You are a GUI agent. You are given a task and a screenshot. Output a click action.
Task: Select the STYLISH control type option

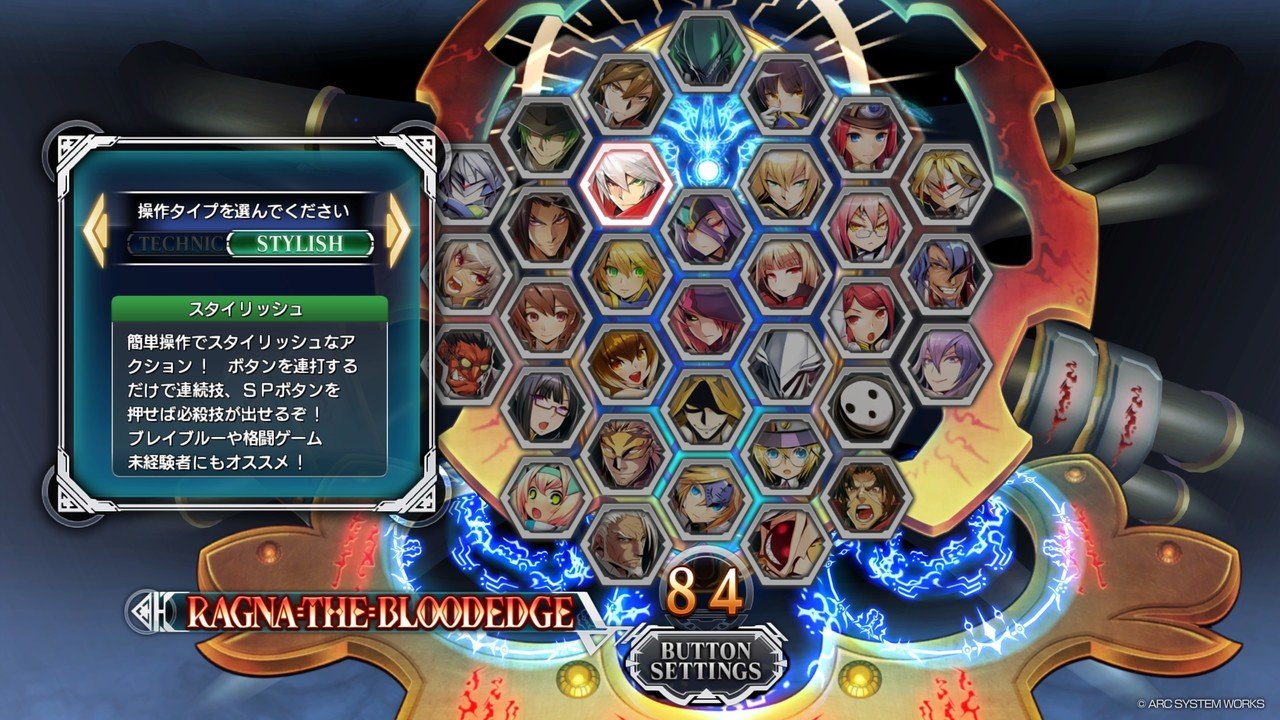click(x=300, y=243)
